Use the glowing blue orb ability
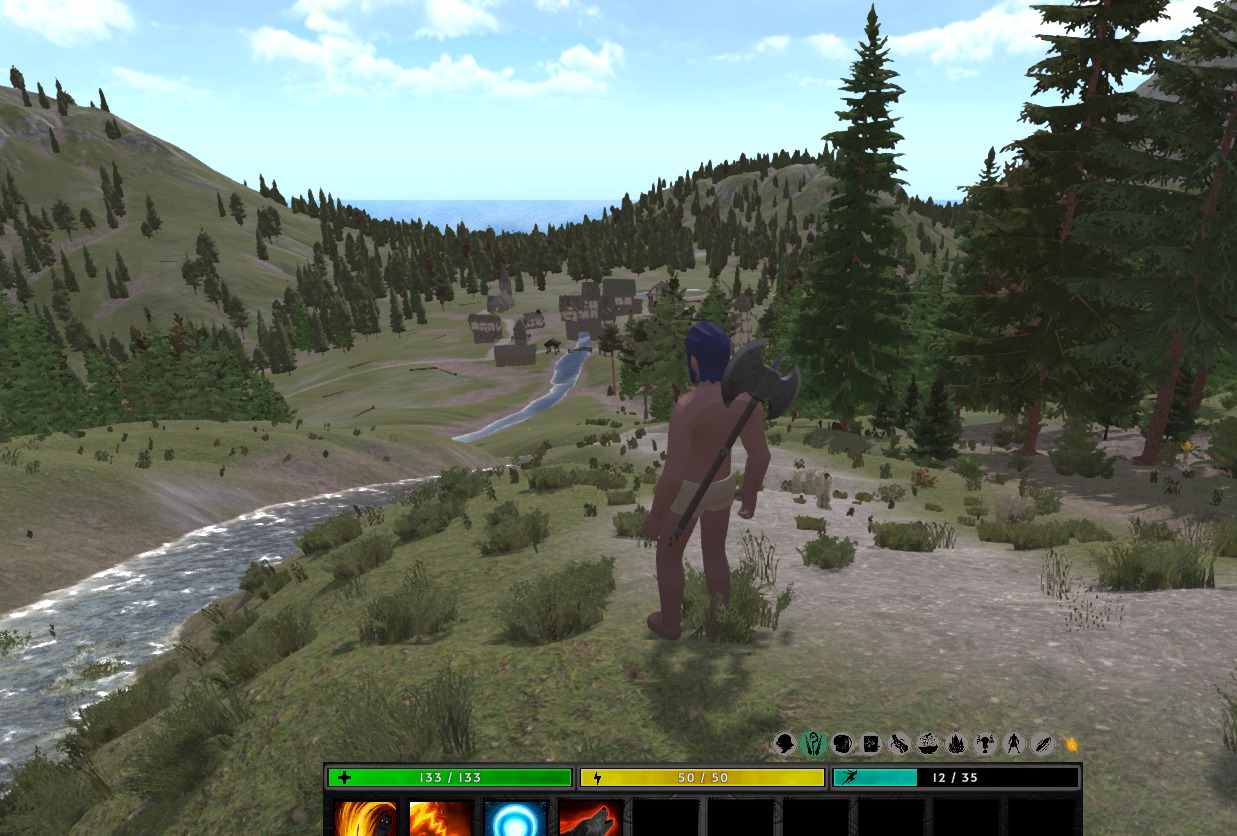The height and width of the screenshot is (836, 1237). tap(516, 819)
